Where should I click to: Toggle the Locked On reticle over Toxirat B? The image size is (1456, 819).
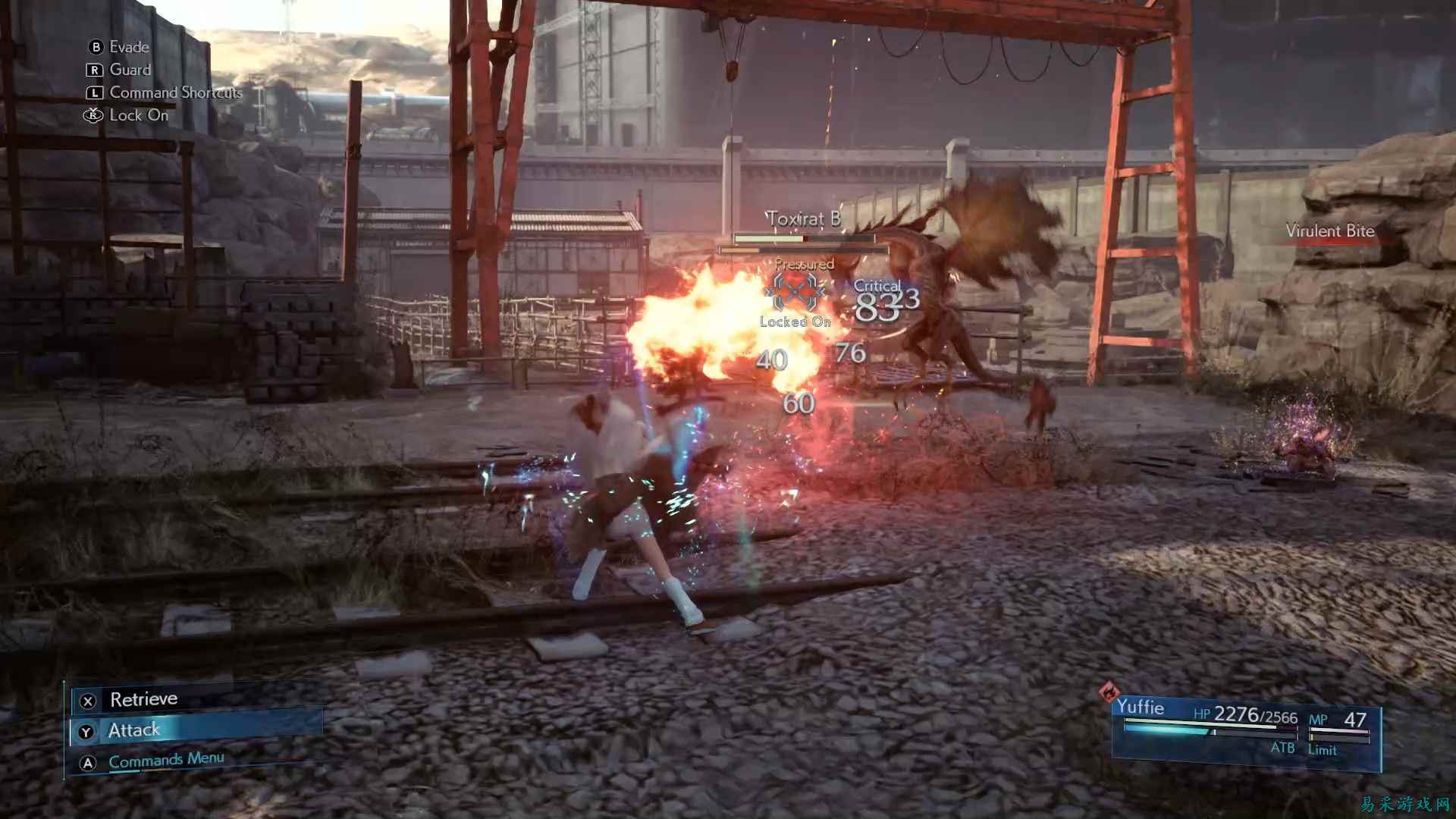pyautogui.click(x=795, y=292)
